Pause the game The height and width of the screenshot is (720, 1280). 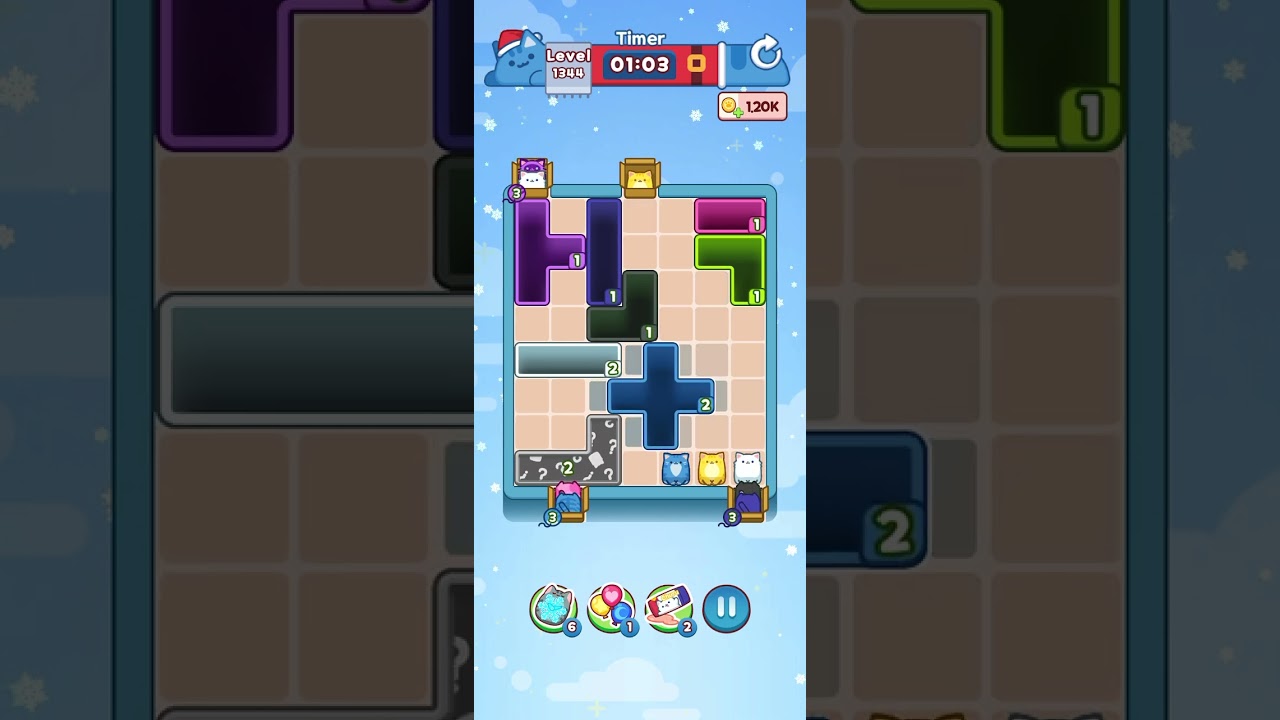click(727, 608)
